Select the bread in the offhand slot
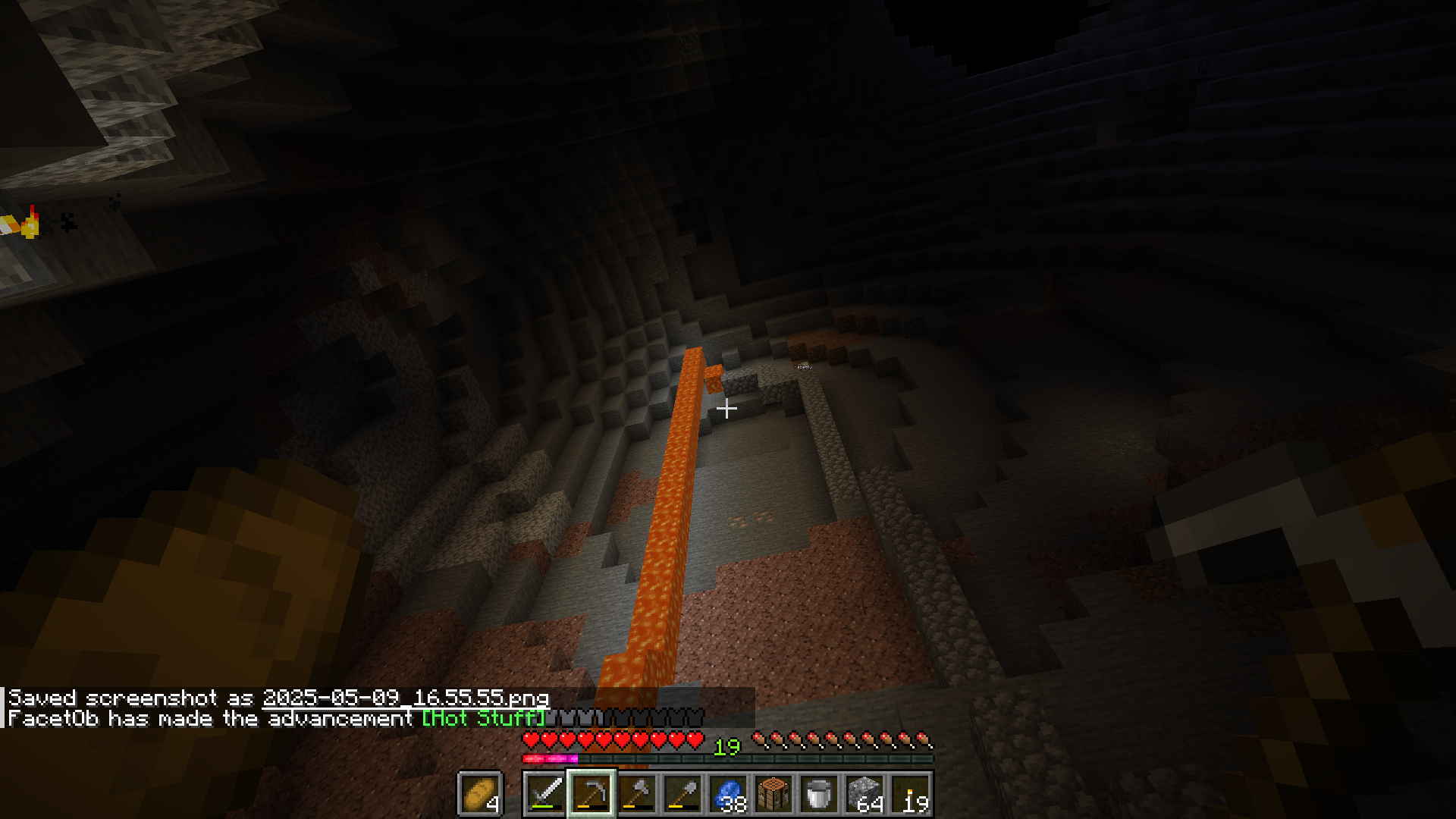The image size is (1456, 819). 480,794
